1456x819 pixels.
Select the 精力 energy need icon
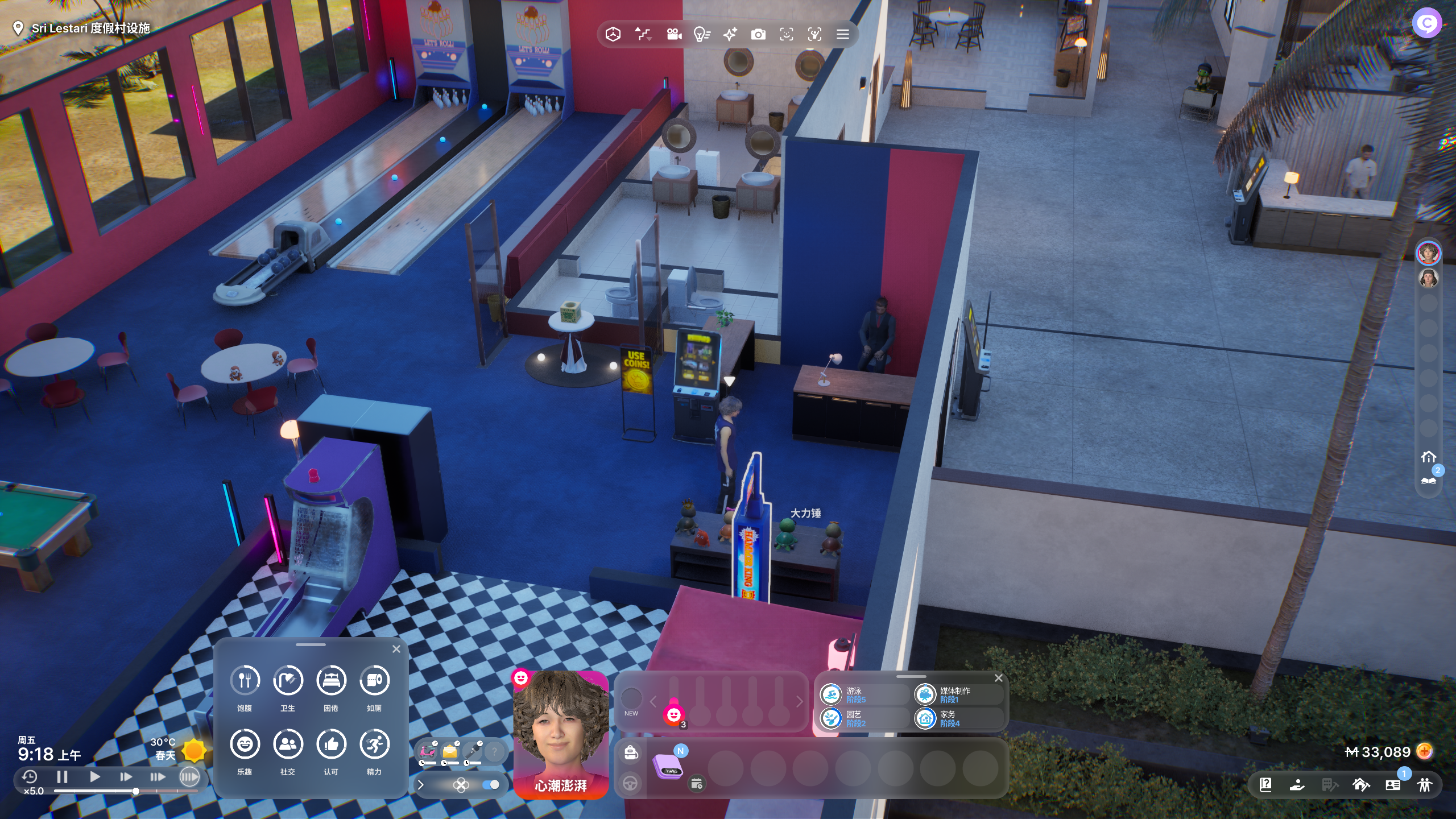tap(374, 744)
